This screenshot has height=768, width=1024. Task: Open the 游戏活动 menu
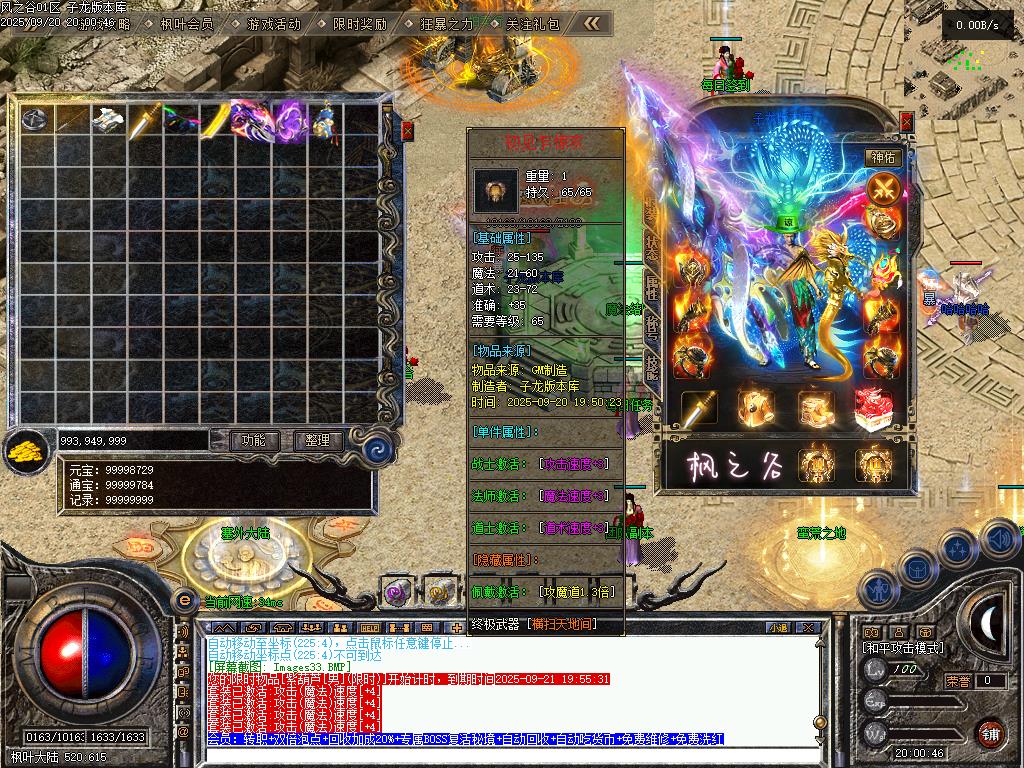pos(273,23)
